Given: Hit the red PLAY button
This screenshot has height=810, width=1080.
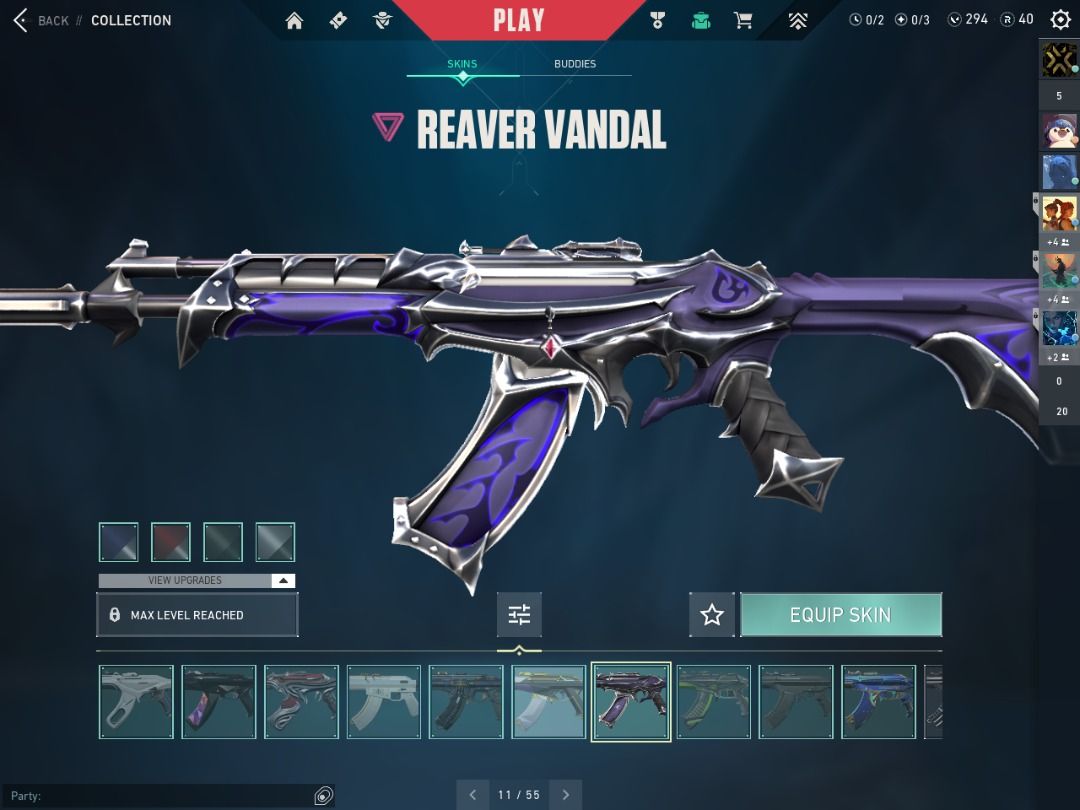Looking at the screenshot, I should (x=518, y=20).
